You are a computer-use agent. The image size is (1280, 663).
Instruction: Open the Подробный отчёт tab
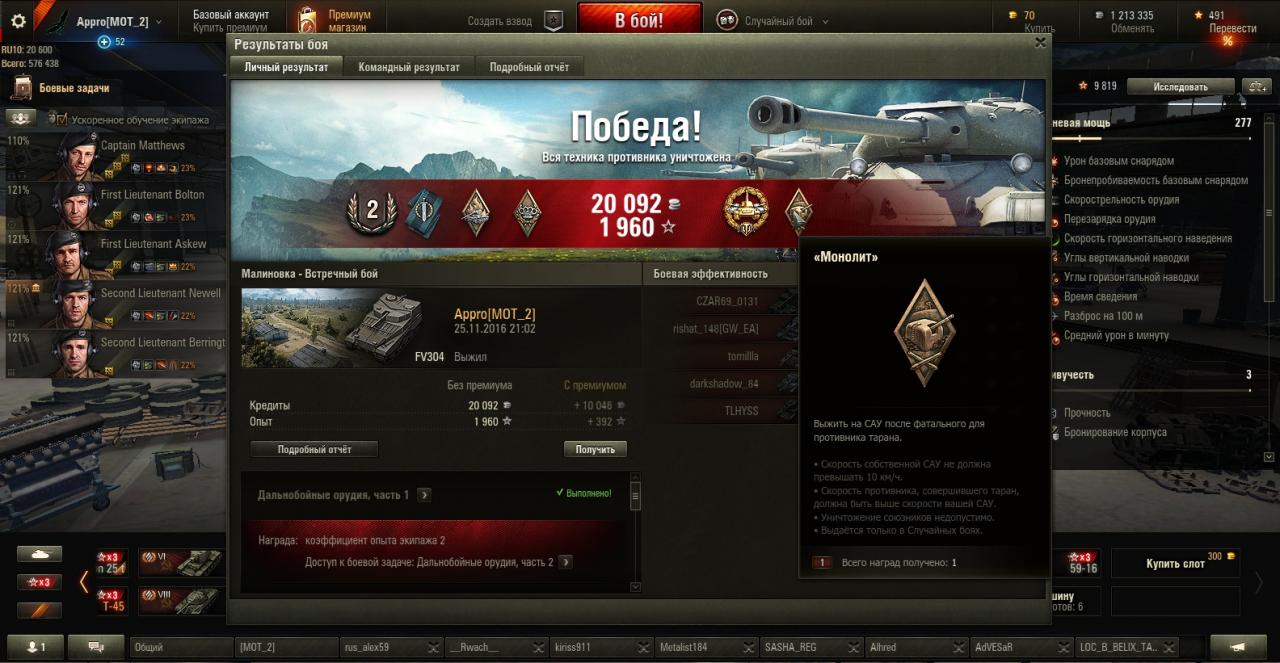[x=529, y=67]
